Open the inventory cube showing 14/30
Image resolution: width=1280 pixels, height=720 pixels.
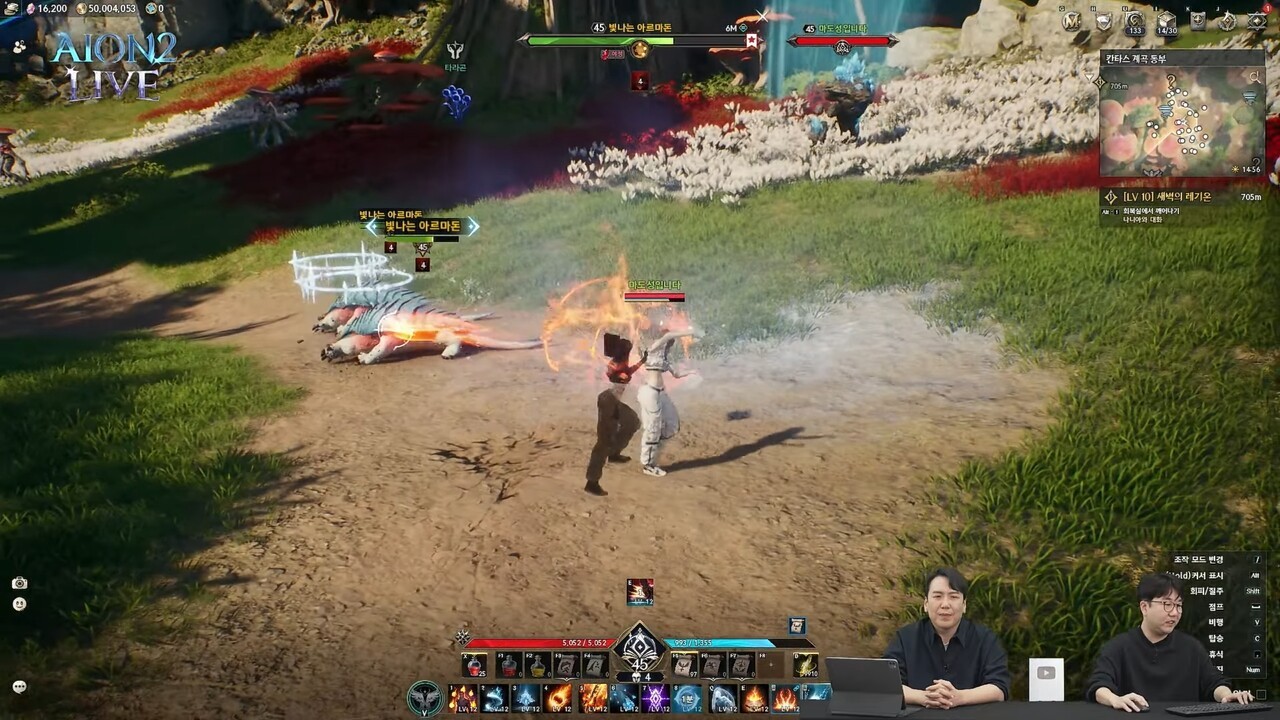(x=1166, y=21)
